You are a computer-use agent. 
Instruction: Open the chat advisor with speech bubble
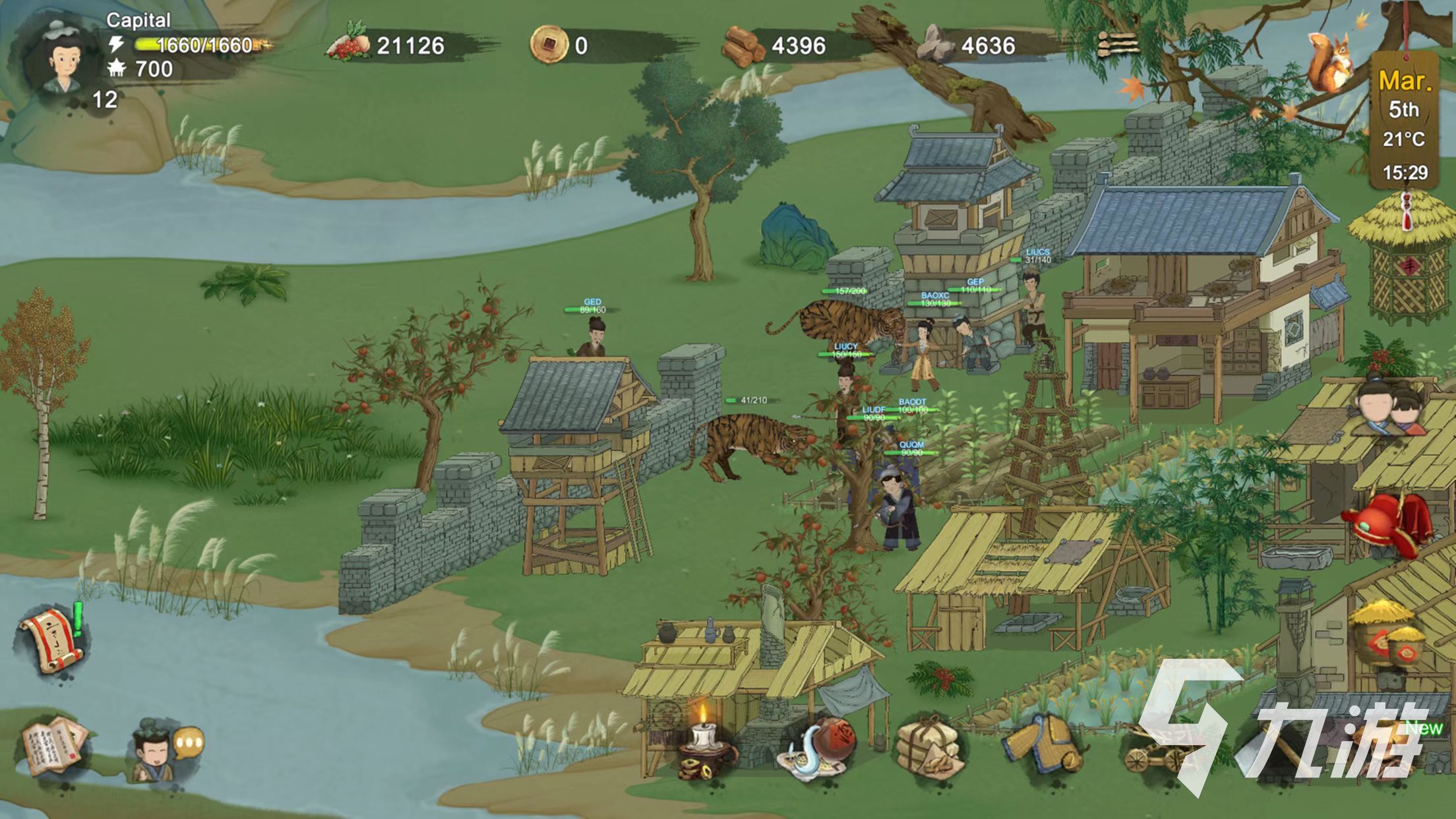point(164,750)
